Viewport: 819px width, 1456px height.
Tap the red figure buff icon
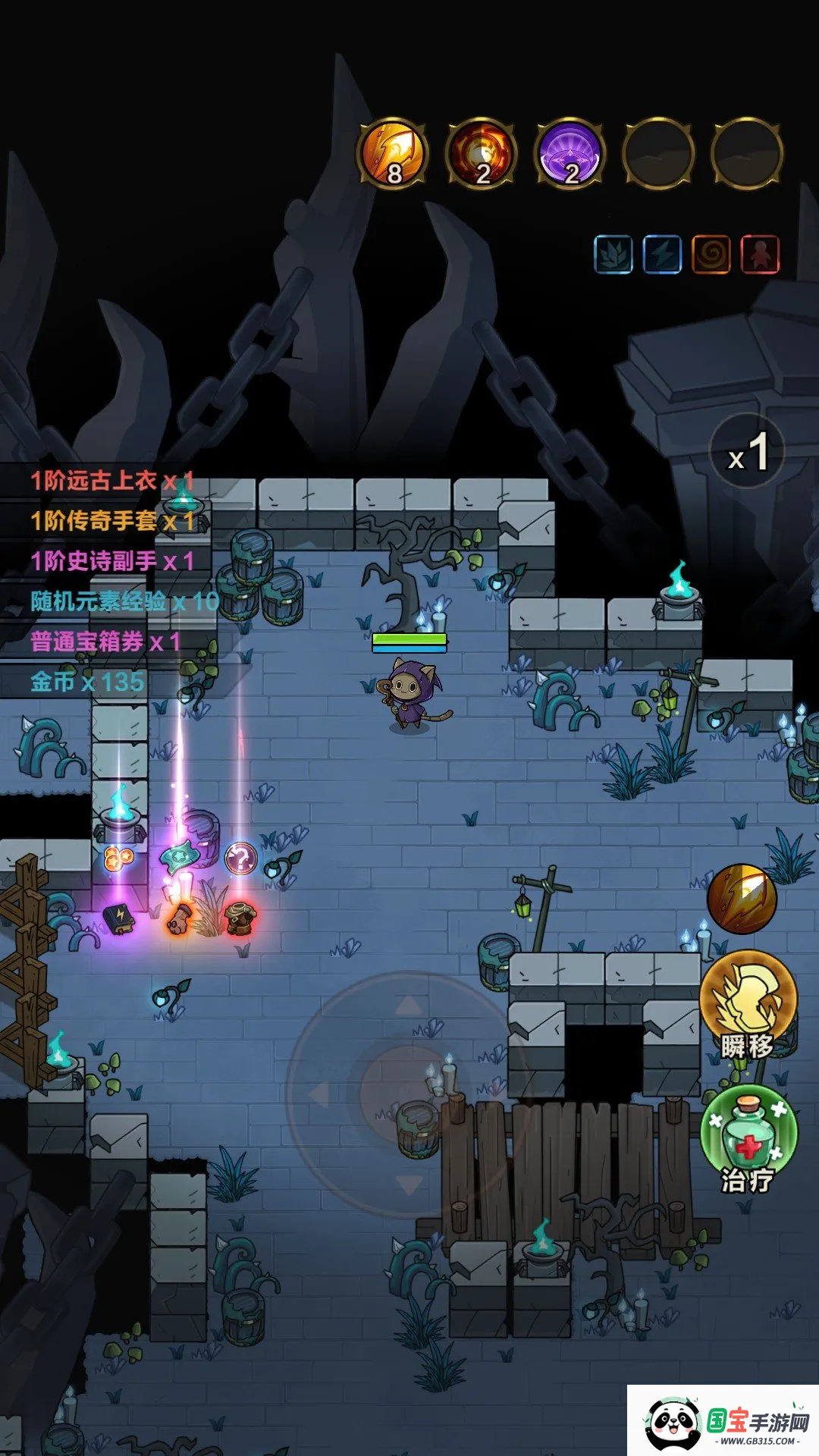(x=760, y=254)
